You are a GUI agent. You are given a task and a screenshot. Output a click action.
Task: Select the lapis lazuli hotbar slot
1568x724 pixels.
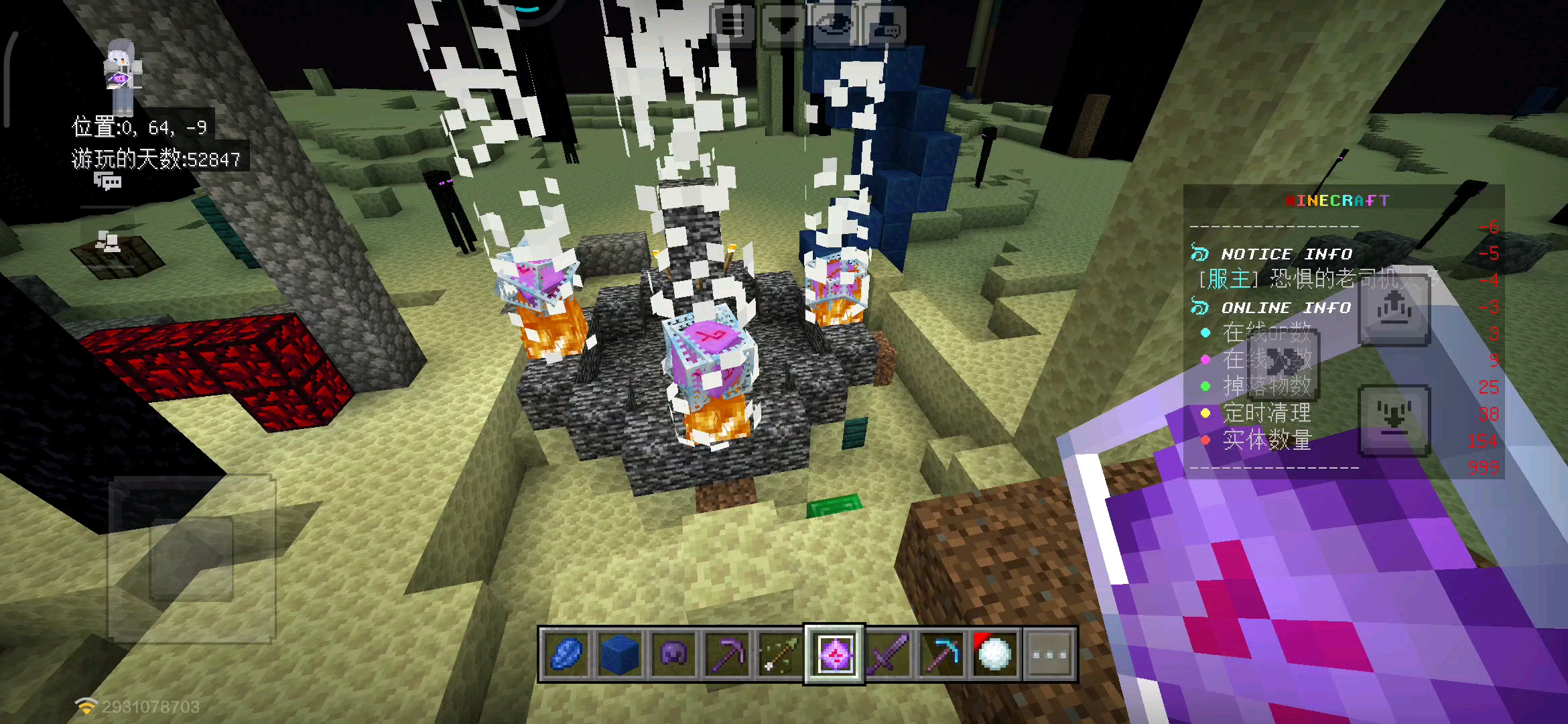point(566,654)
